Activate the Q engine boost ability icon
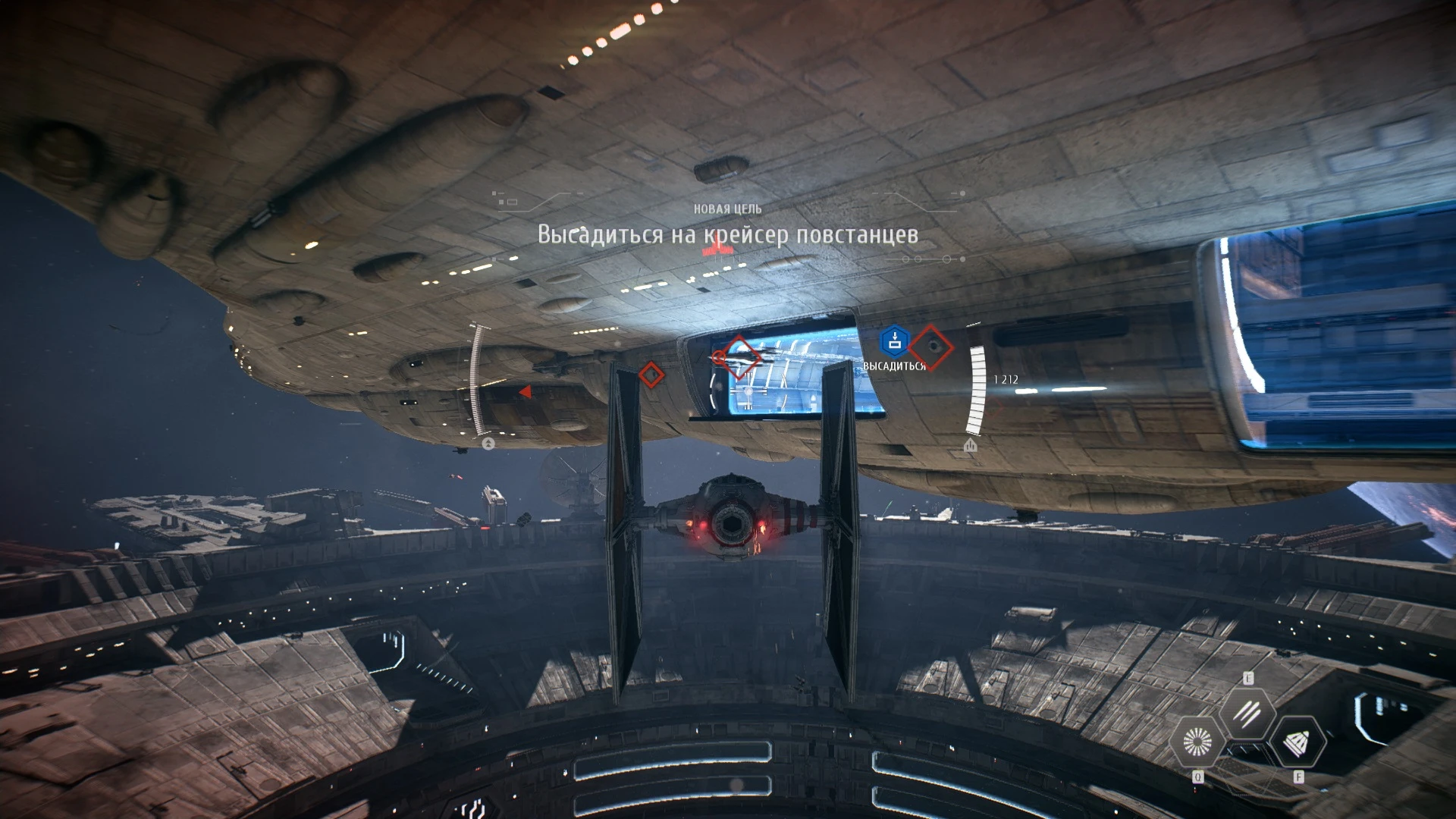The height and width of the screenshot is (819, 1456). tap(1198, 742)
